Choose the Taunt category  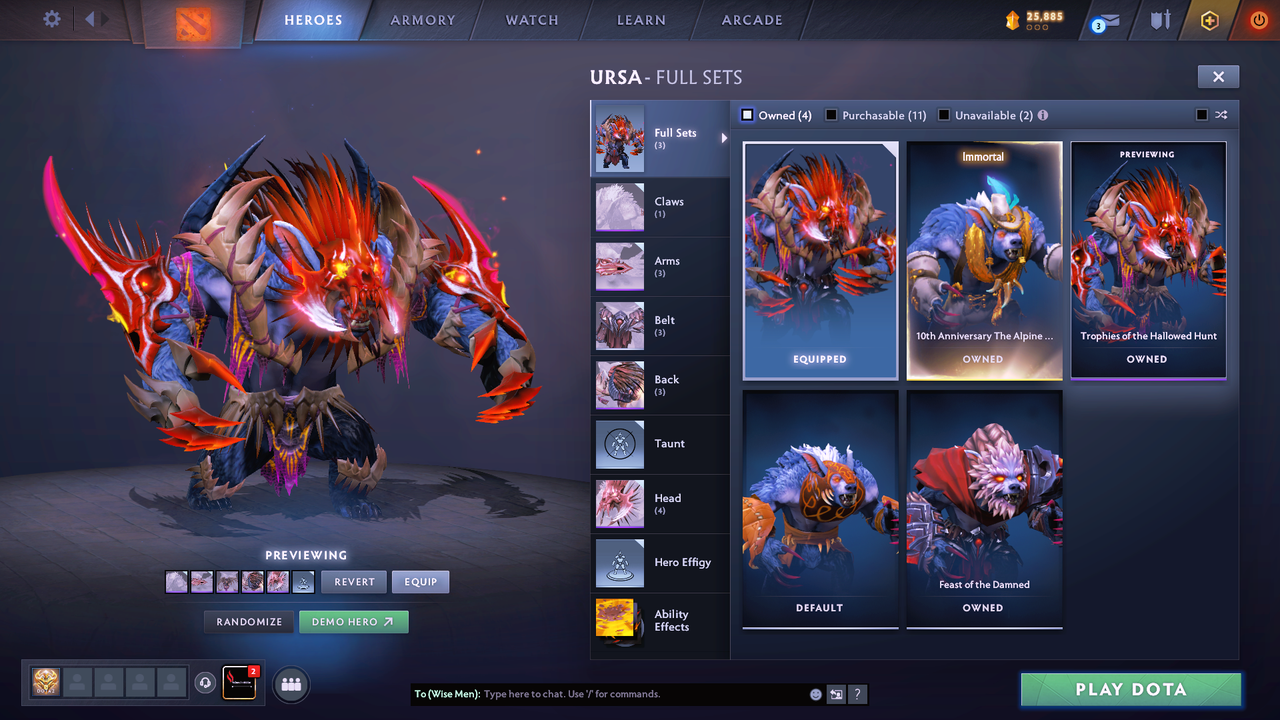(660, 444)
